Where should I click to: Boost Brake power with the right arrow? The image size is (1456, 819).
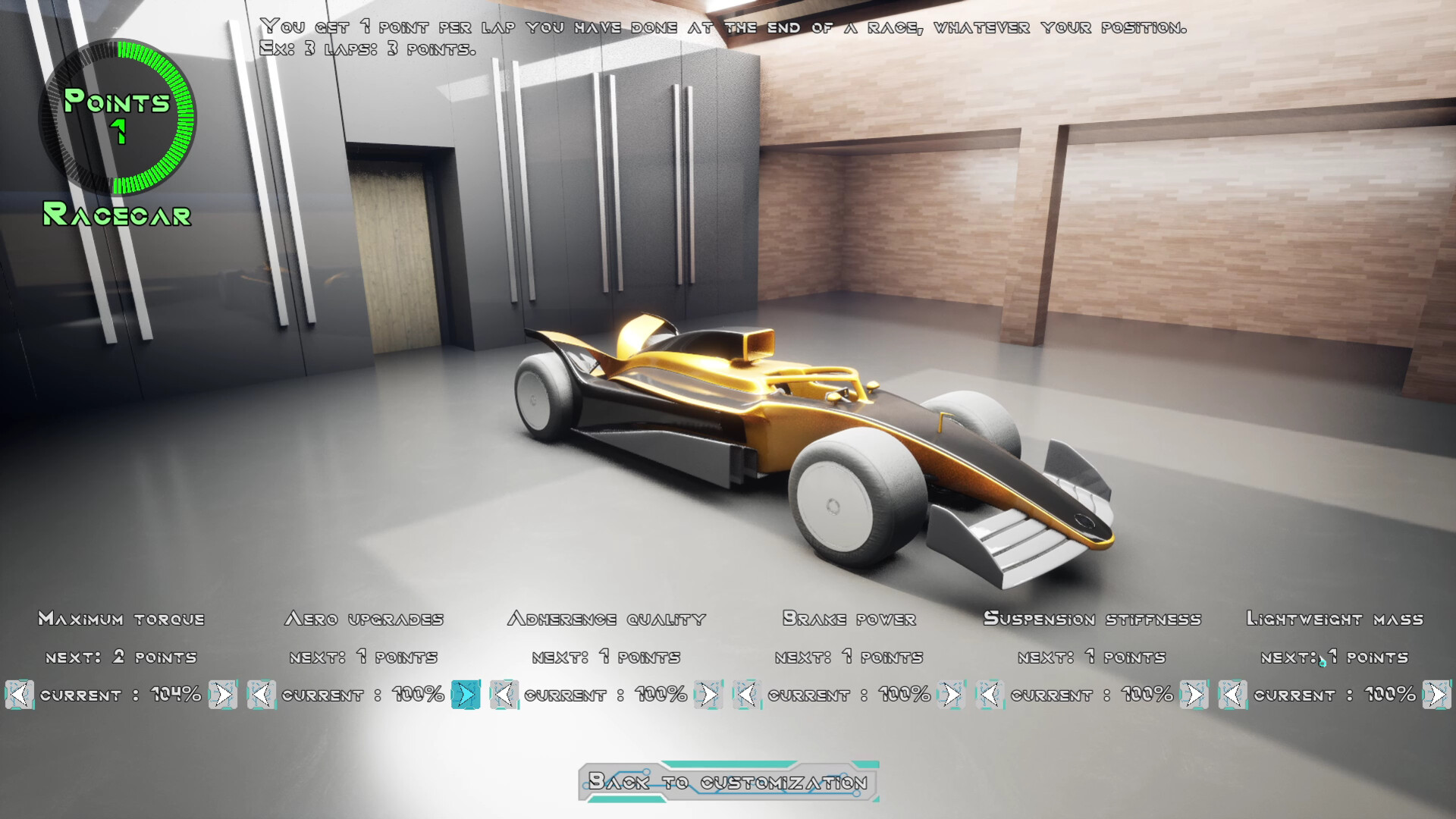point(949,694)
